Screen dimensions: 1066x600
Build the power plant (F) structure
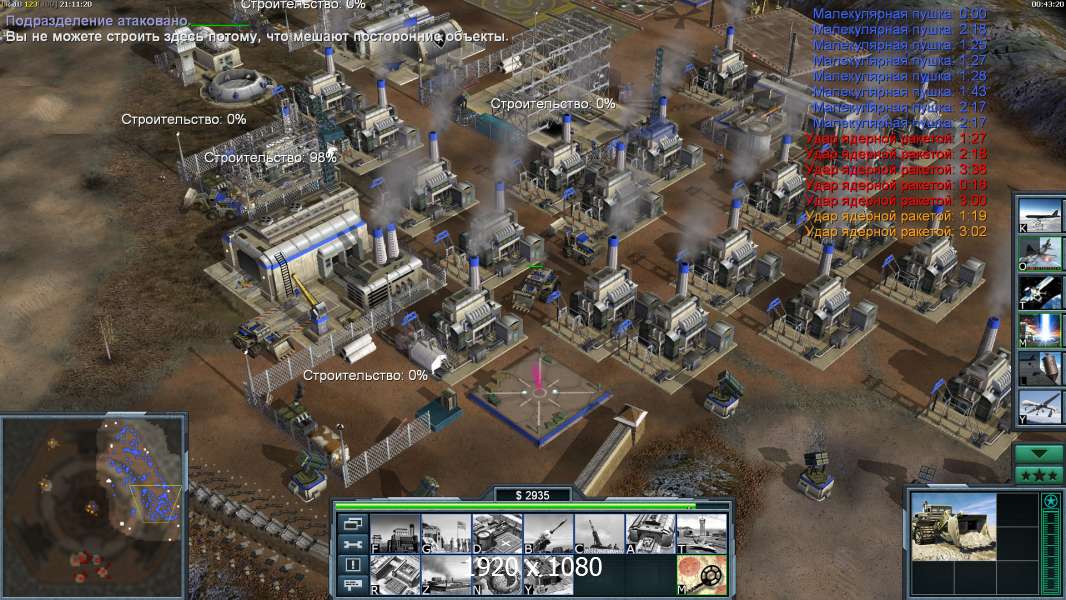click(395, 533)
